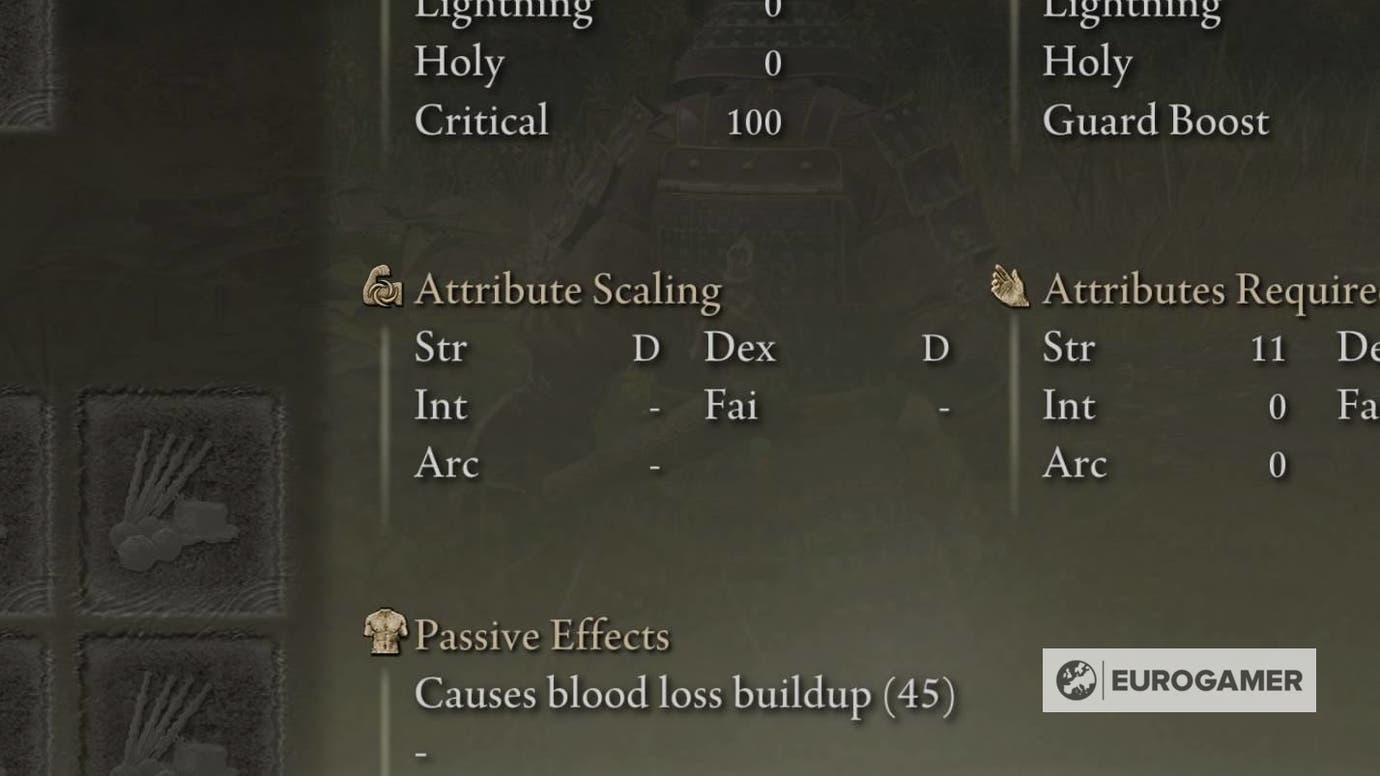Viewport: 1380px width, 776px height.
Task: Select the Str scaling grade D value
Action: tap(646, 348)
